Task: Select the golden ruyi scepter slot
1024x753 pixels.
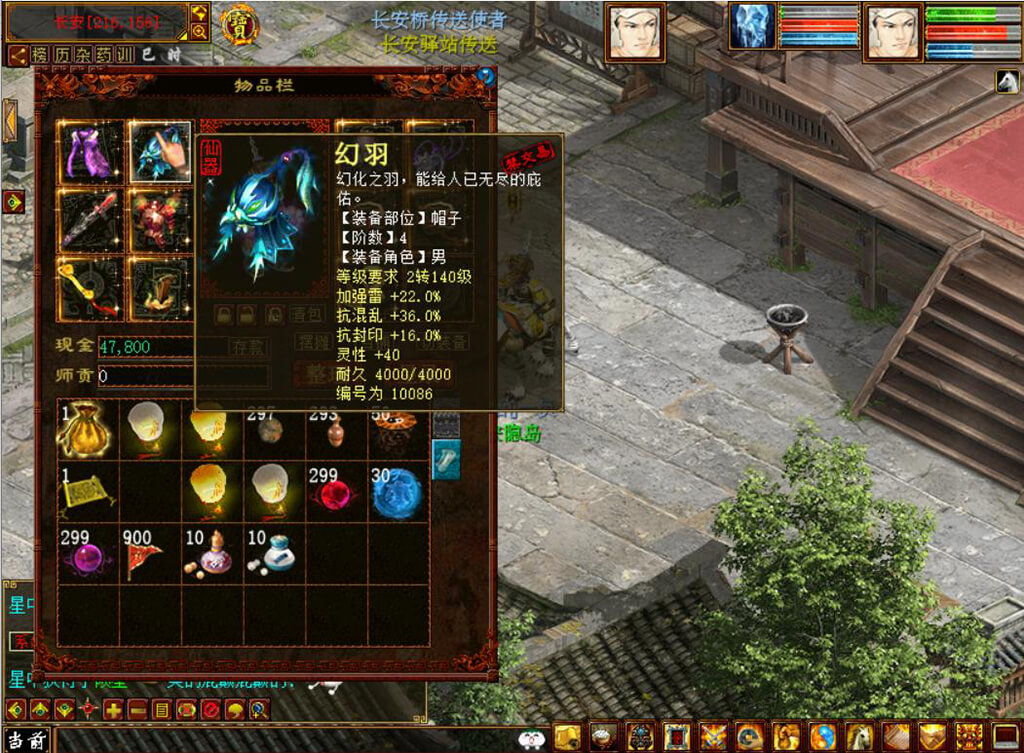Action: pos(91,289)
